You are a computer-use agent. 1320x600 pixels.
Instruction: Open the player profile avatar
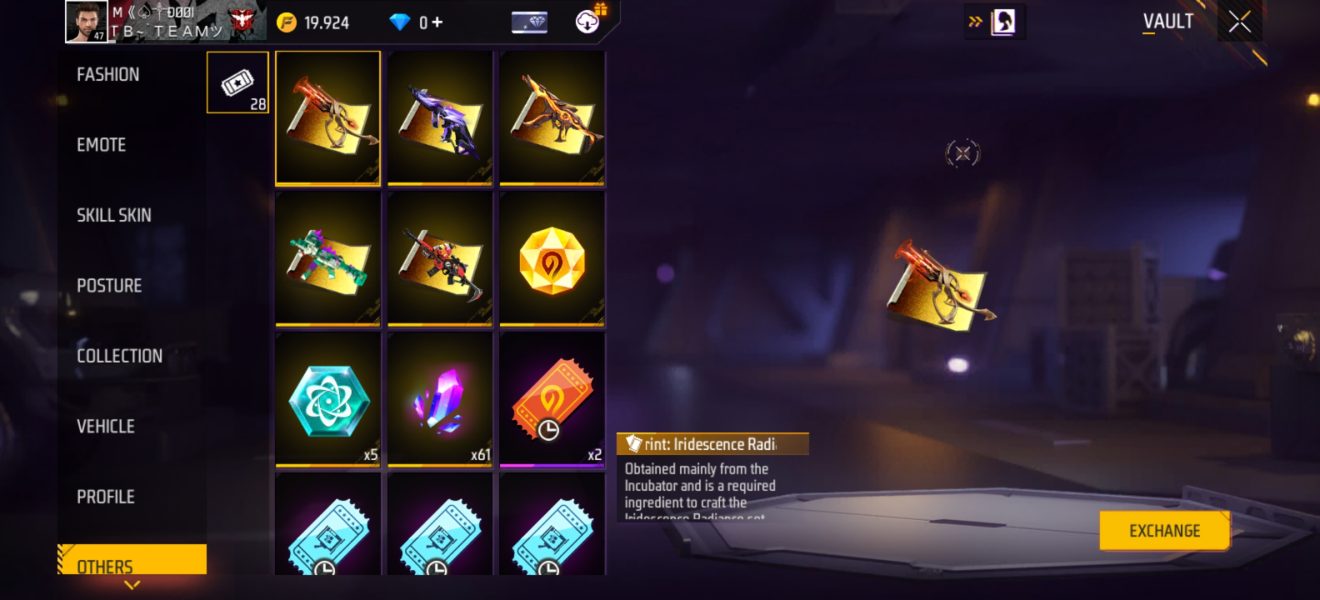click(x=86, y=22)
